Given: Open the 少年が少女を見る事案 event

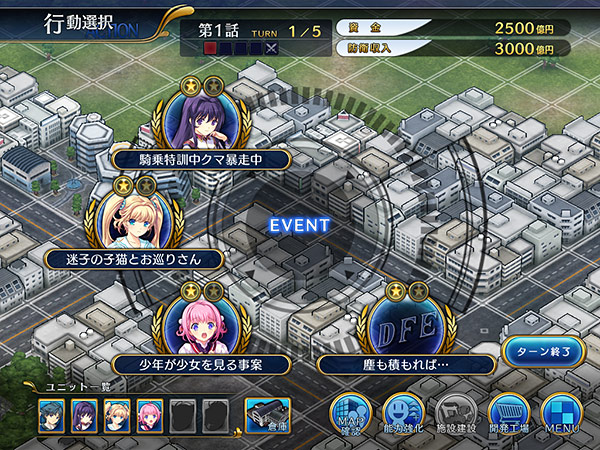Looking at the screenshot, I should [202, 362].
